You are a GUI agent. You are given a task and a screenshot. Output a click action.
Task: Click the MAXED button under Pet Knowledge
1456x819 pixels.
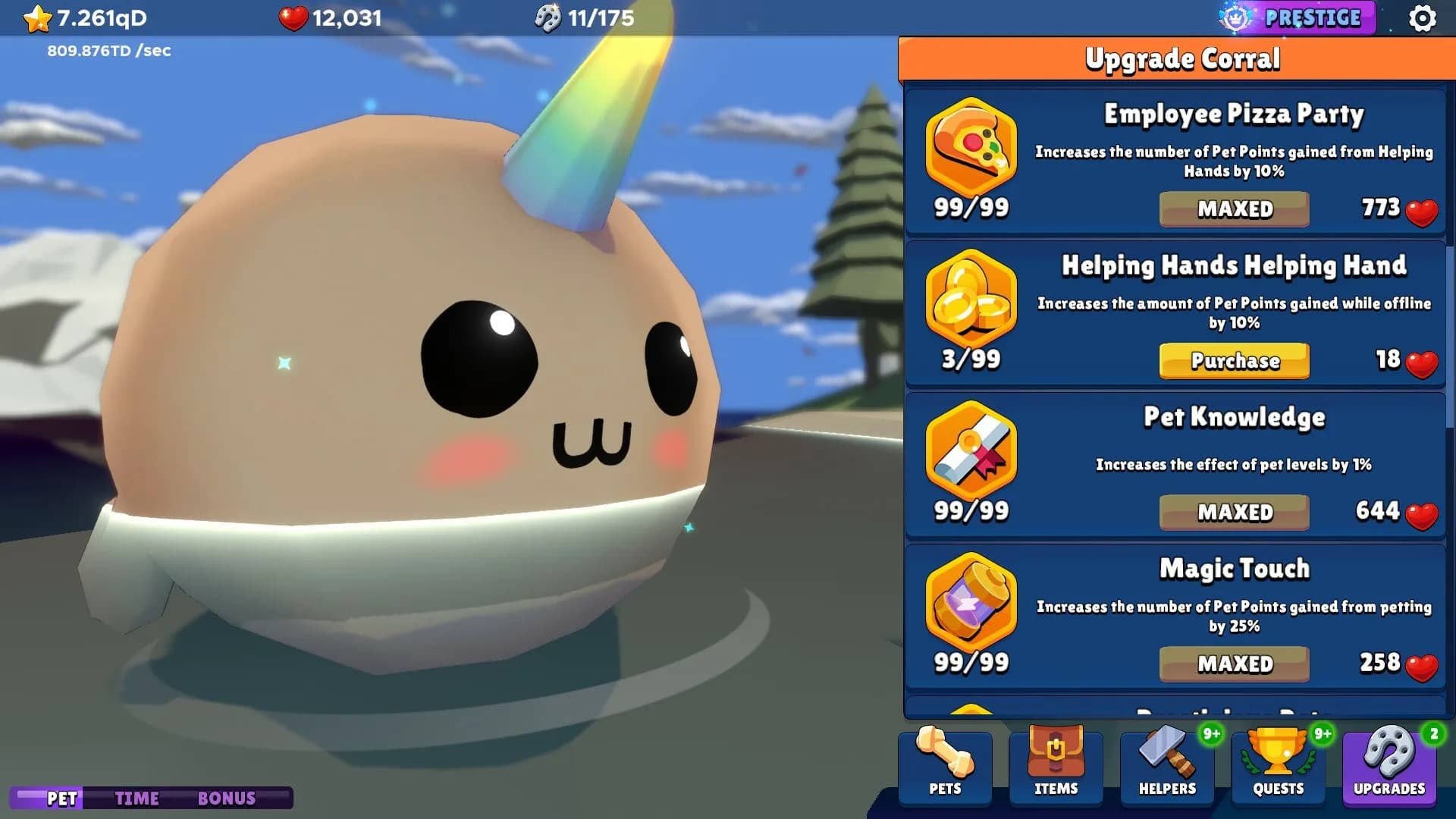point(1234,513)
